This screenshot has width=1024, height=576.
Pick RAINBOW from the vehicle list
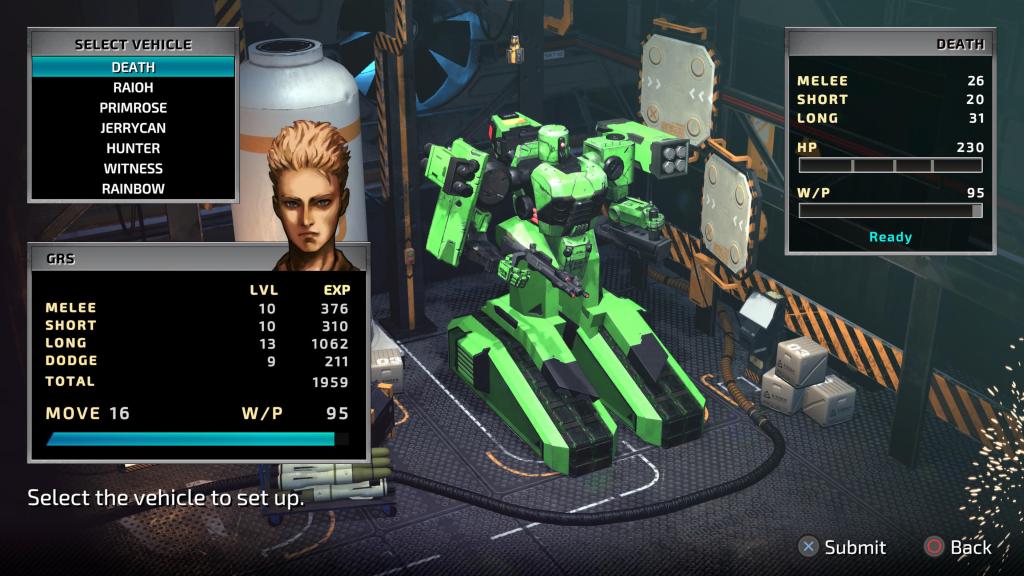[x=133, y=188]
